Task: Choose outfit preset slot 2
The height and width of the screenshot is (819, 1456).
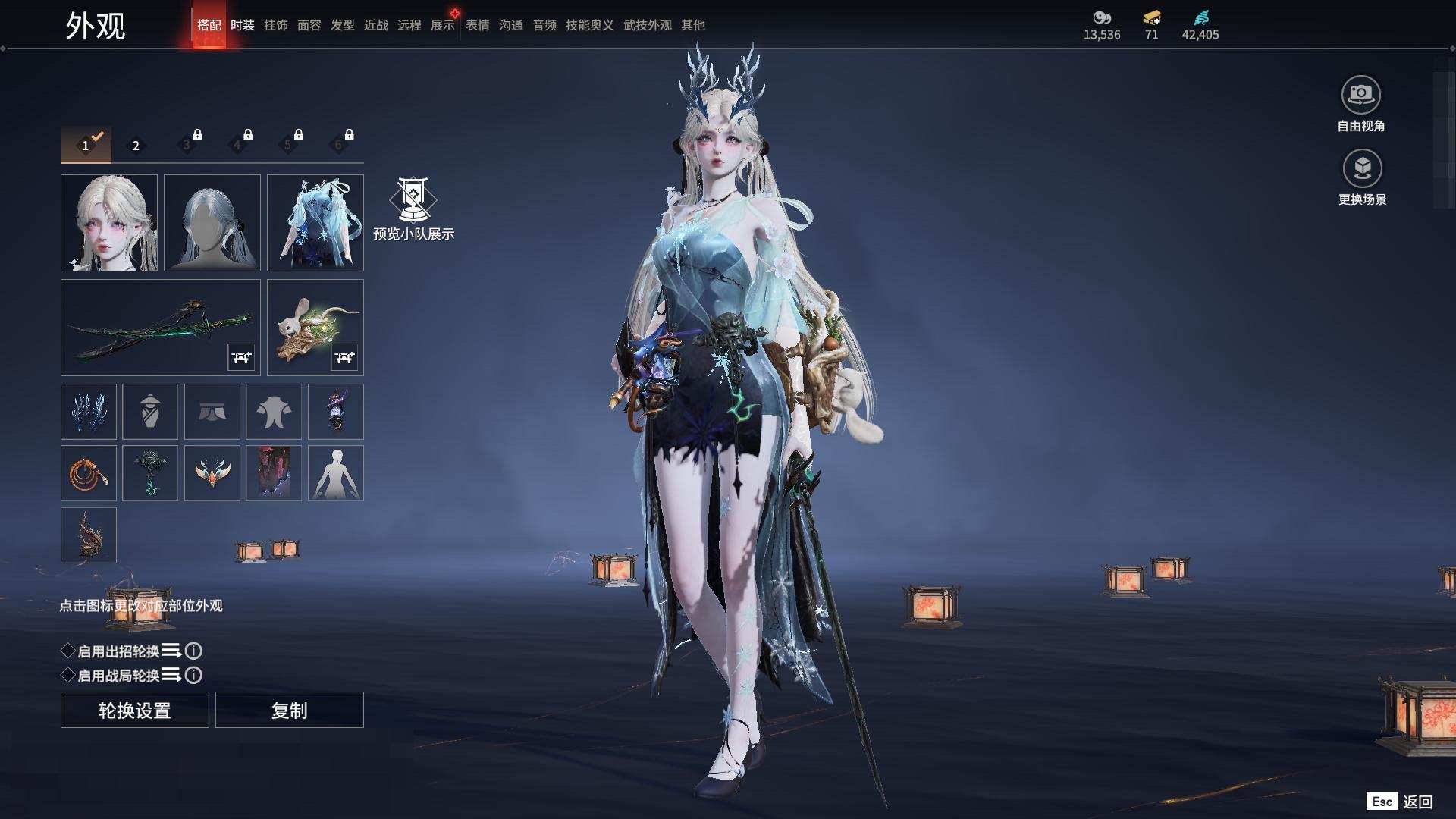Action: (136, 146)
